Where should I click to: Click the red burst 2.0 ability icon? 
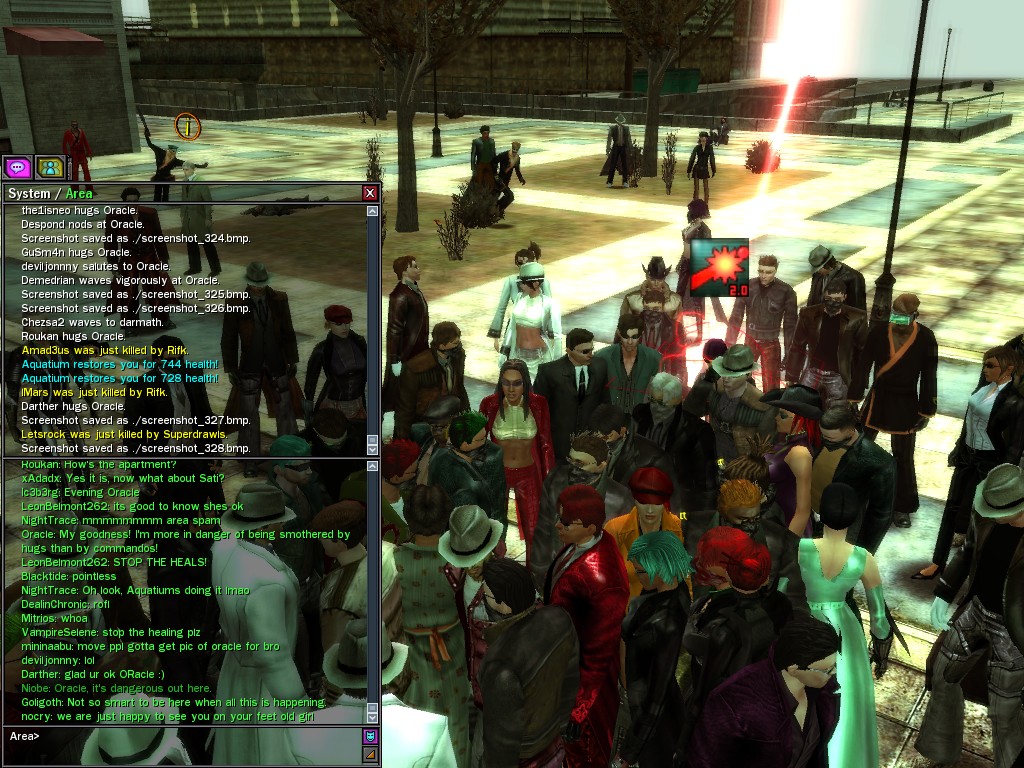click(x=719, y=267)
